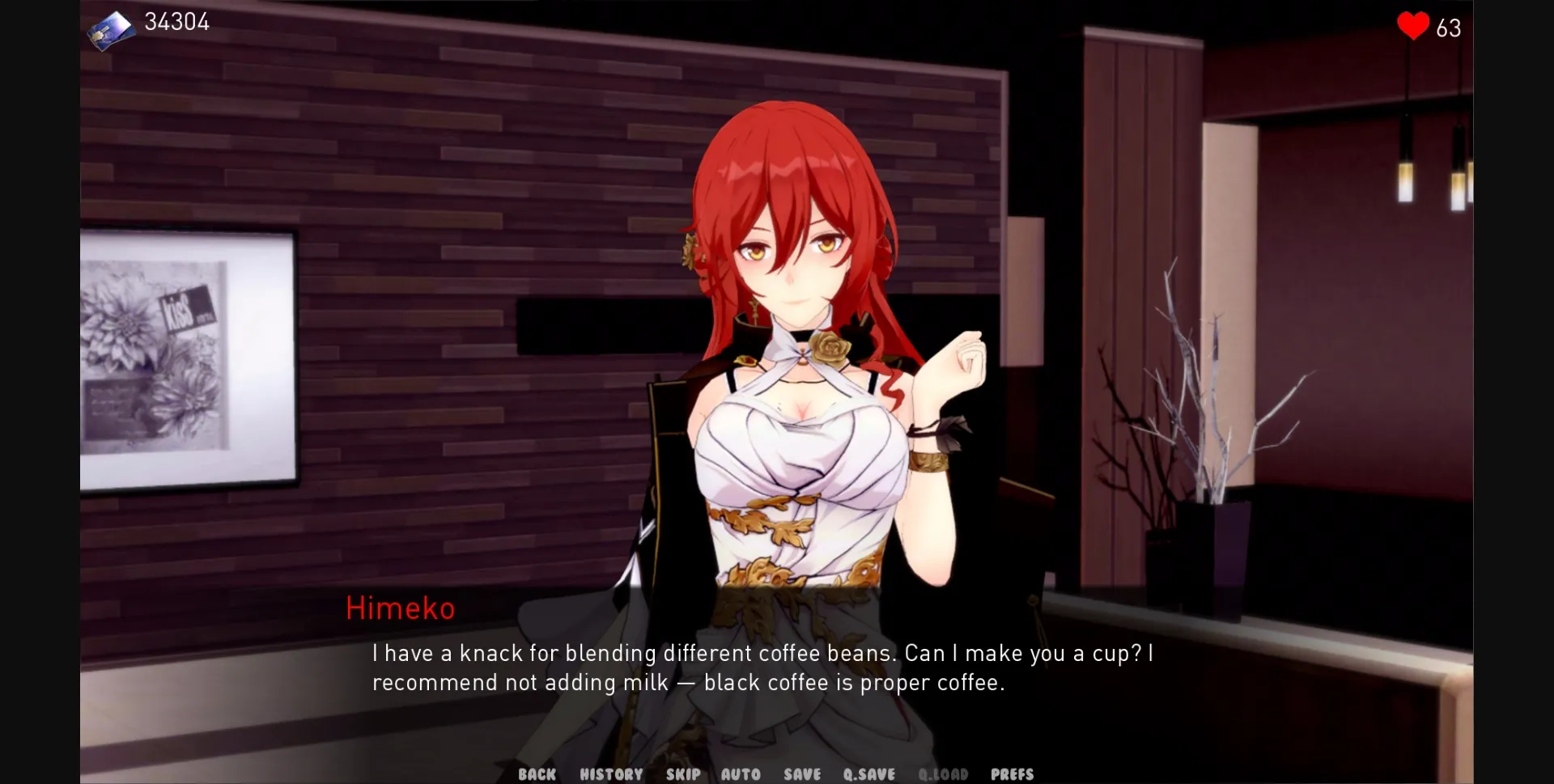Quick save using Q.SAVE

[x=868, y=773]
